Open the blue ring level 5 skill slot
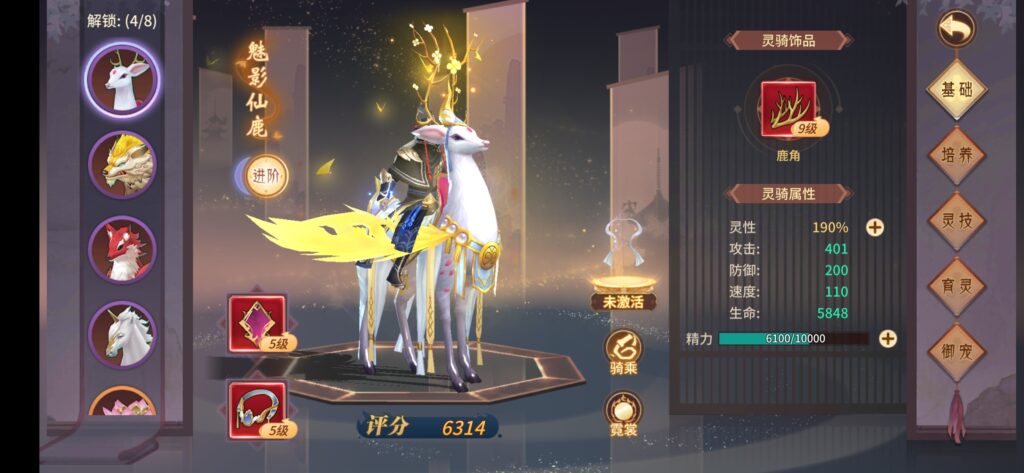Image resolution: width=1024 pixels, height=473 pixels. [257, 409]
